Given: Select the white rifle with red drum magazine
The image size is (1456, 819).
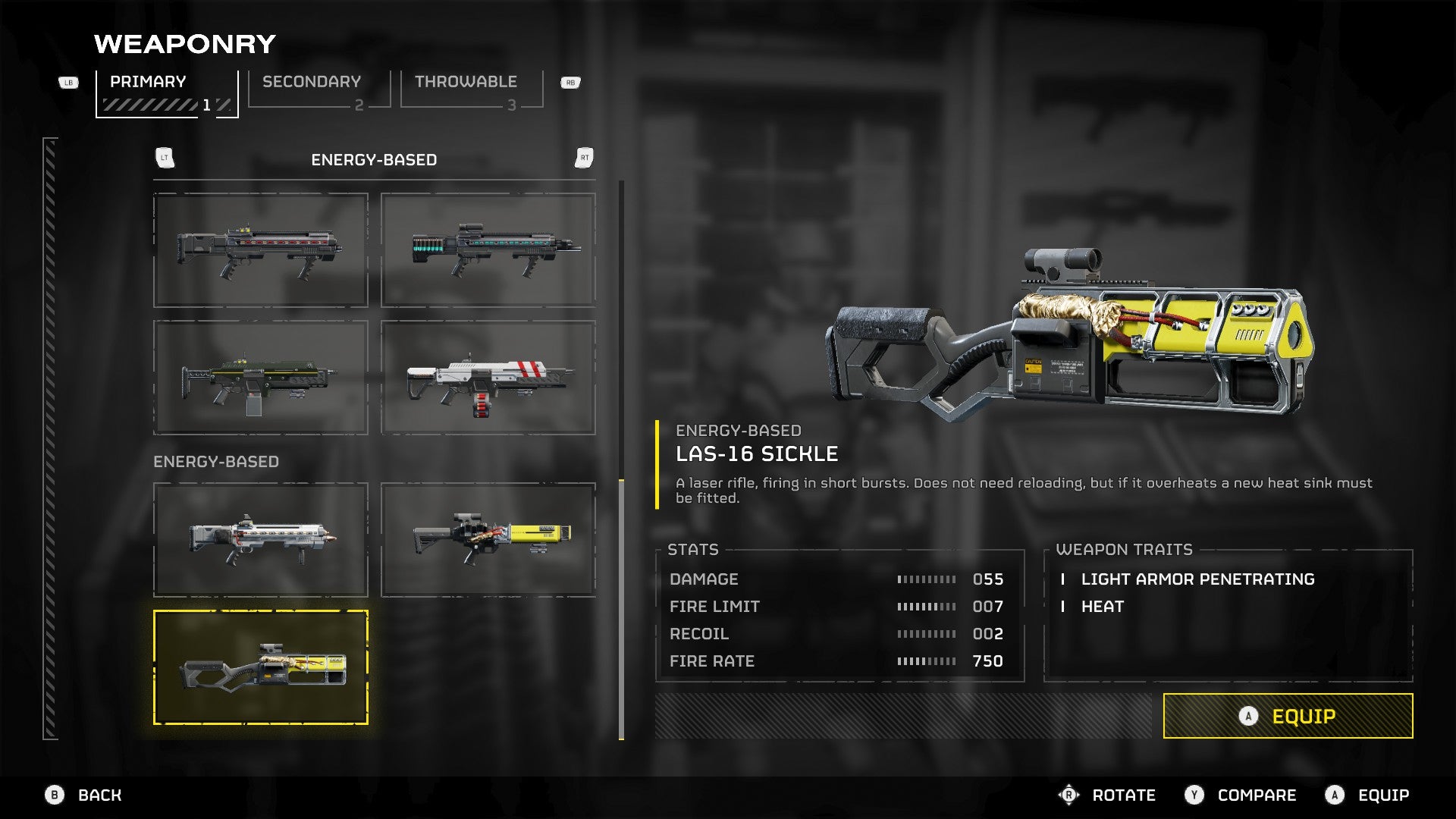Looking at the screenshot, I should [x=488, y=378].
